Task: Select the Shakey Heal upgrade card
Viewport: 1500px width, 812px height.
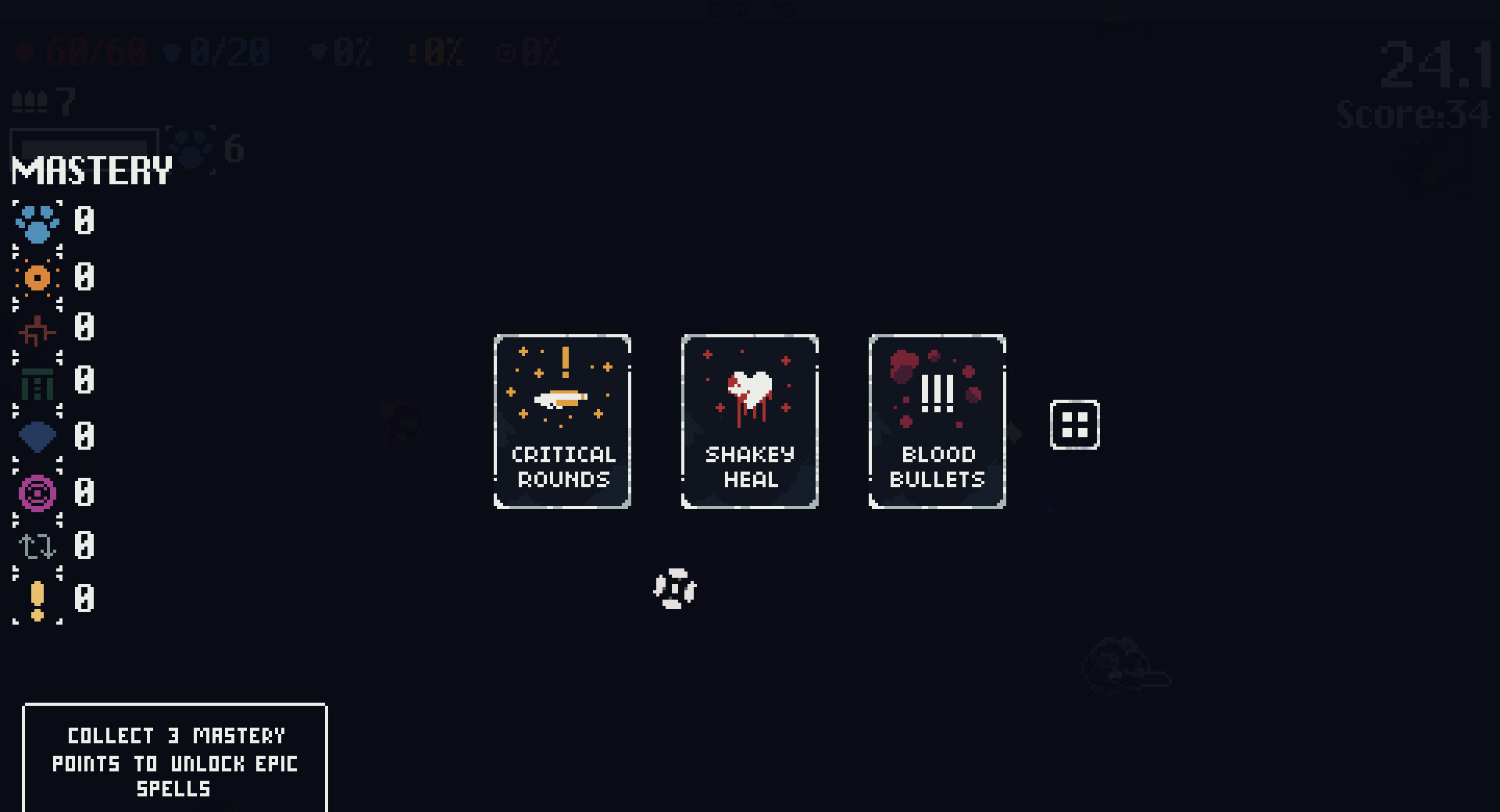Action: click(x=748, y=422)
